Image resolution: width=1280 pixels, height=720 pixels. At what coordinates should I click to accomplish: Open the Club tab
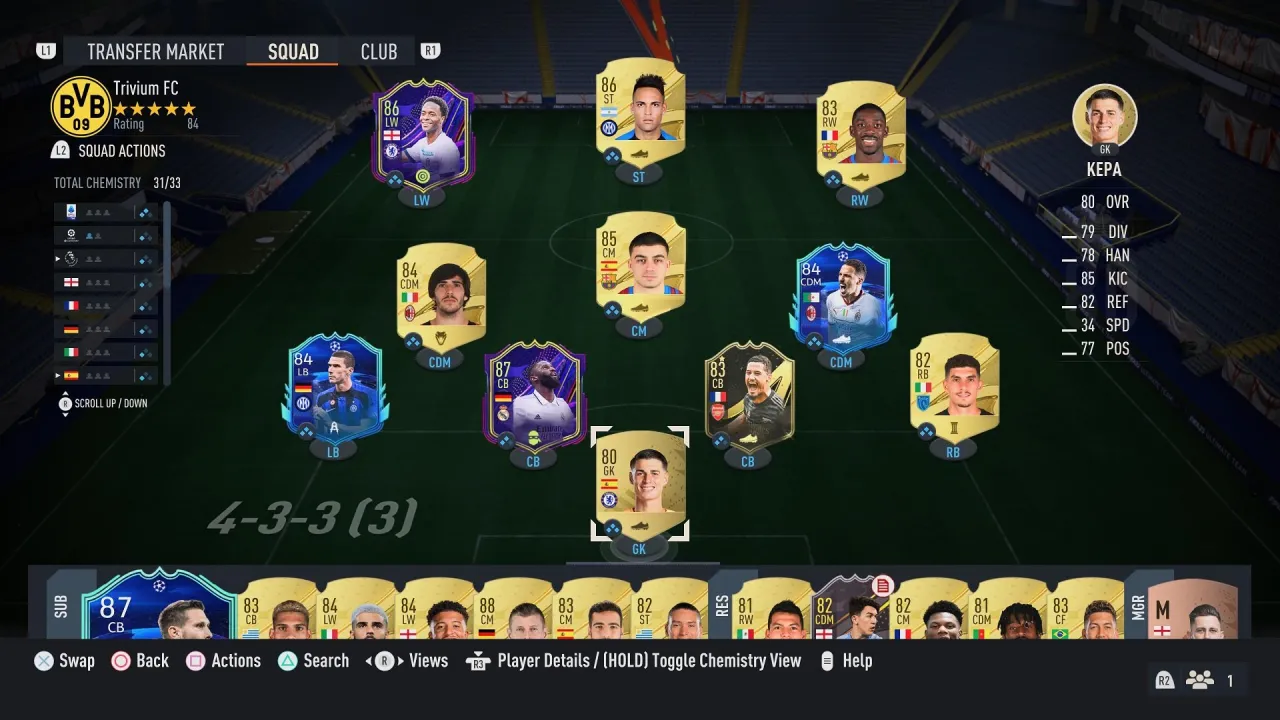[379, 51]
